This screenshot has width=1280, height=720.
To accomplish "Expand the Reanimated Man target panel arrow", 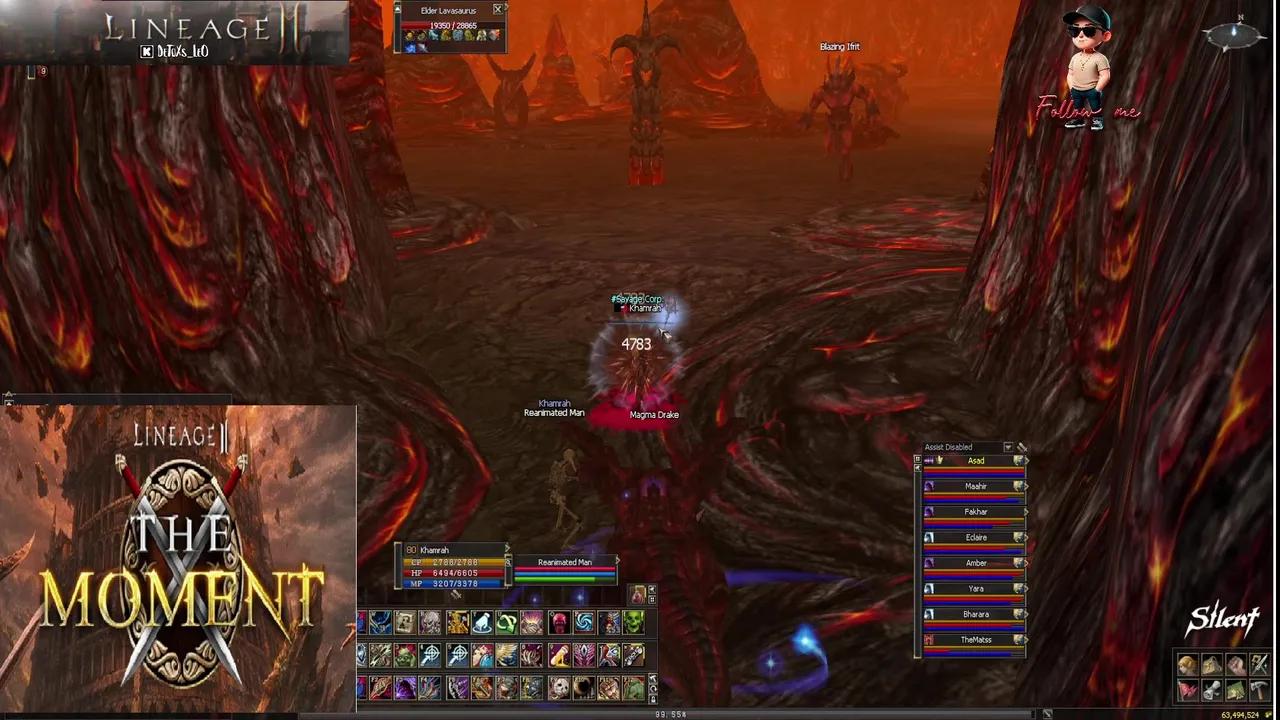I will point(617,561).
